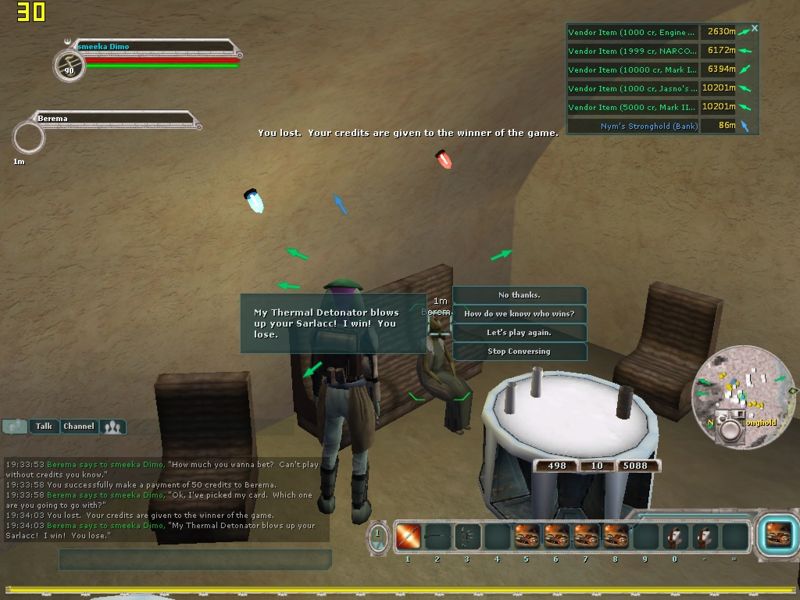Open the Talk chat tab

click(x=44, y=426)
